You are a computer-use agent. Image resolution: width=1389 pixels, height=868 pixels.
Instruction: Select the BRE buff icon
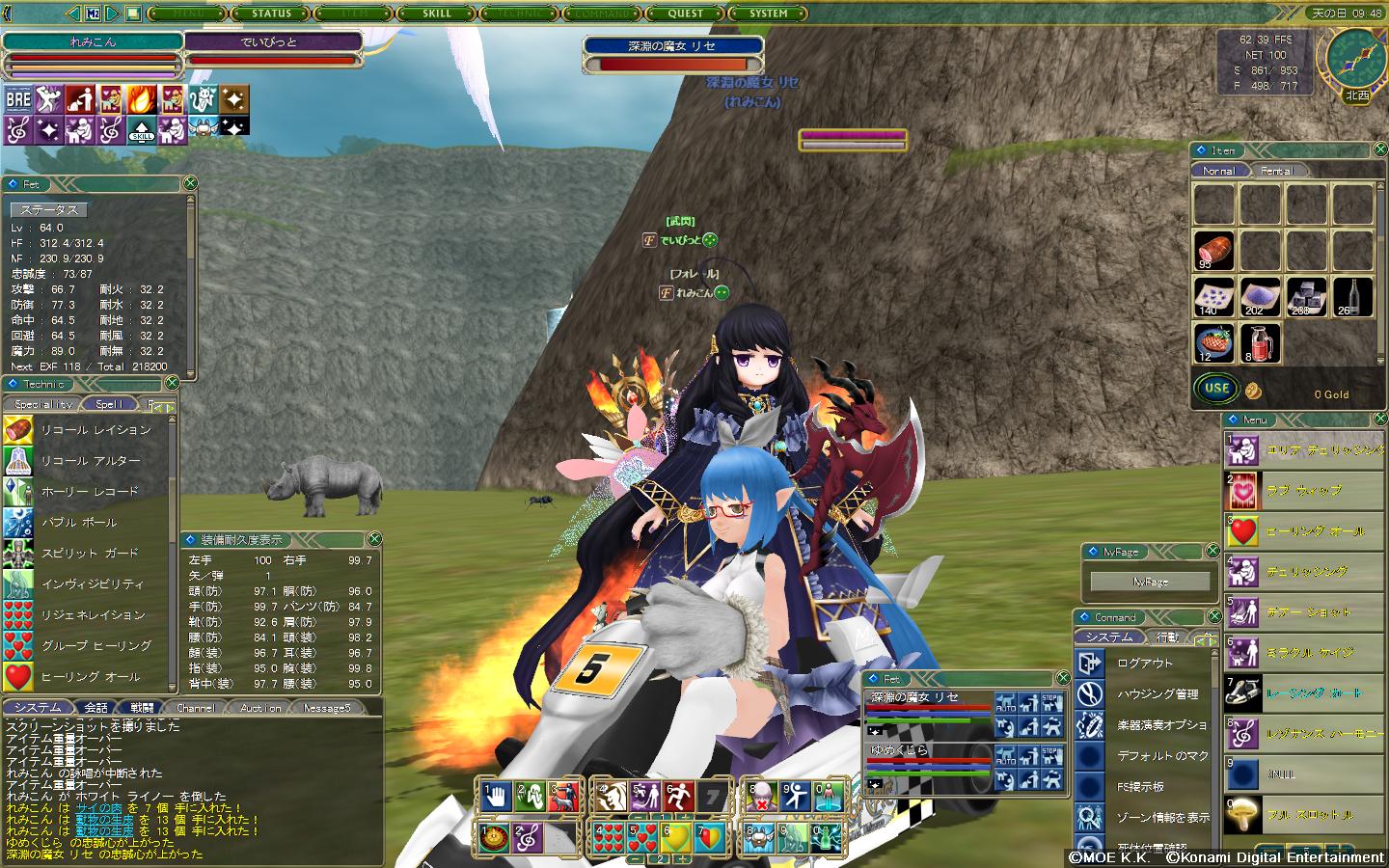click(18, 99)
